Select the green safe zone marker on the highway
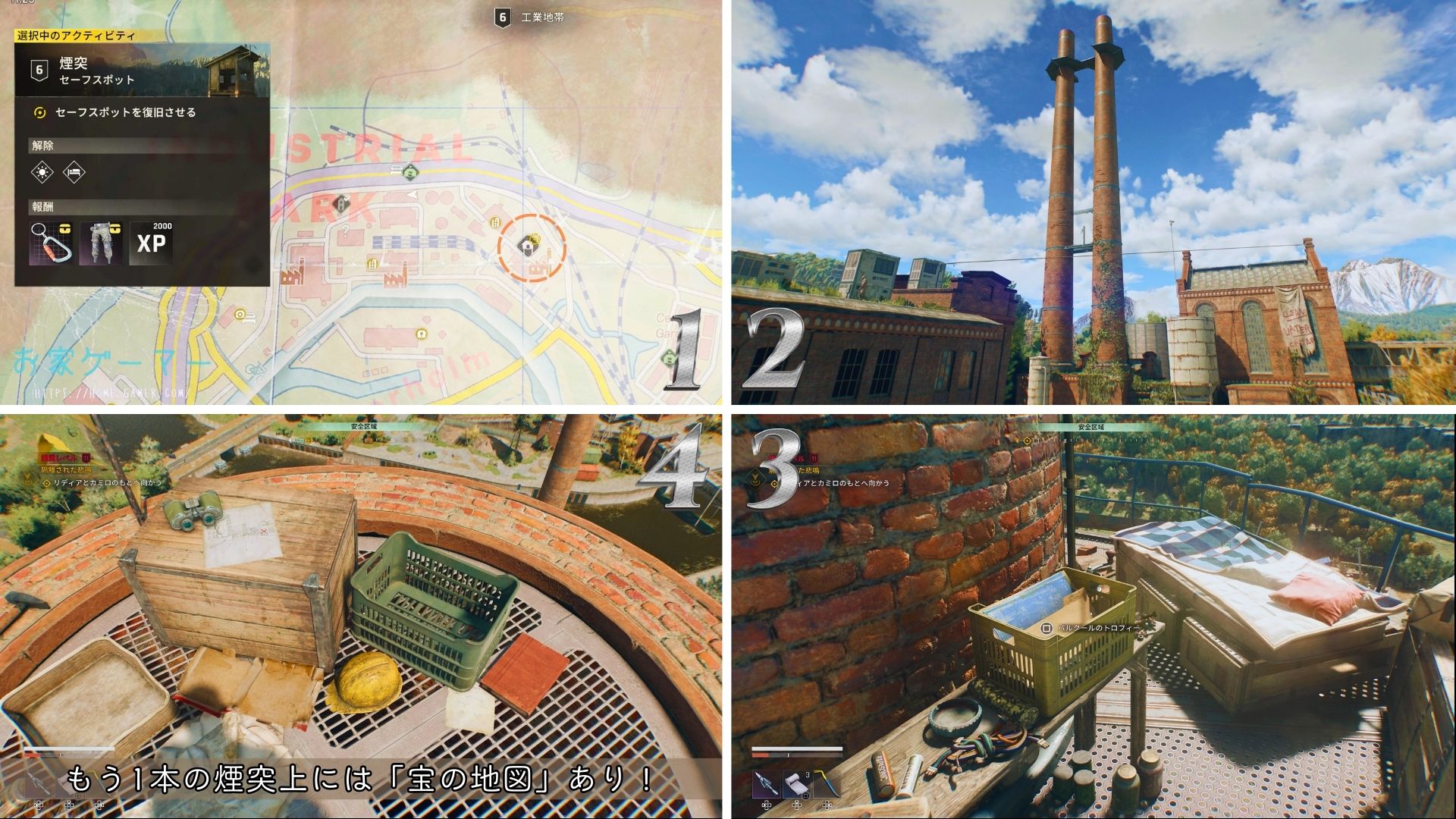 (411, 171)
